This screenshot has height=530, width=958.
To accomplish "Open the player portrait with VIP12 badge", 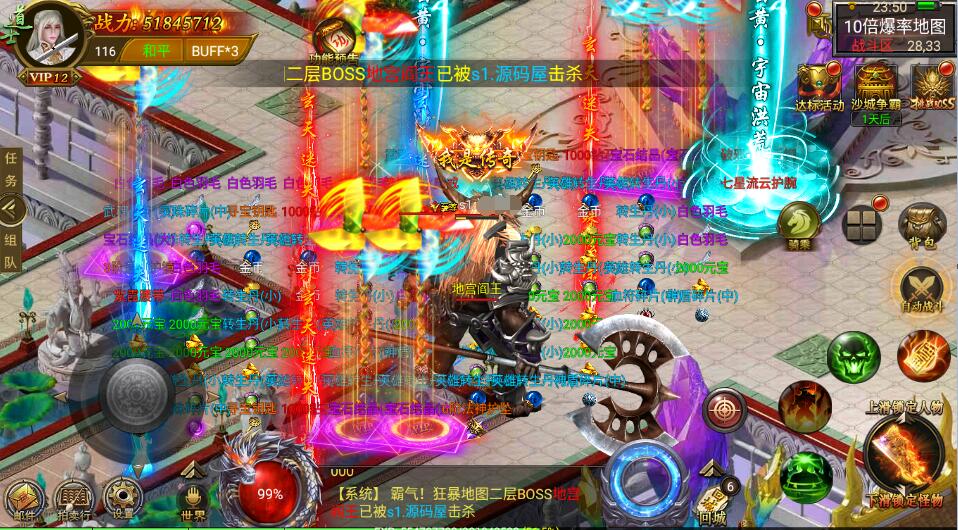I will pos(45,42).
